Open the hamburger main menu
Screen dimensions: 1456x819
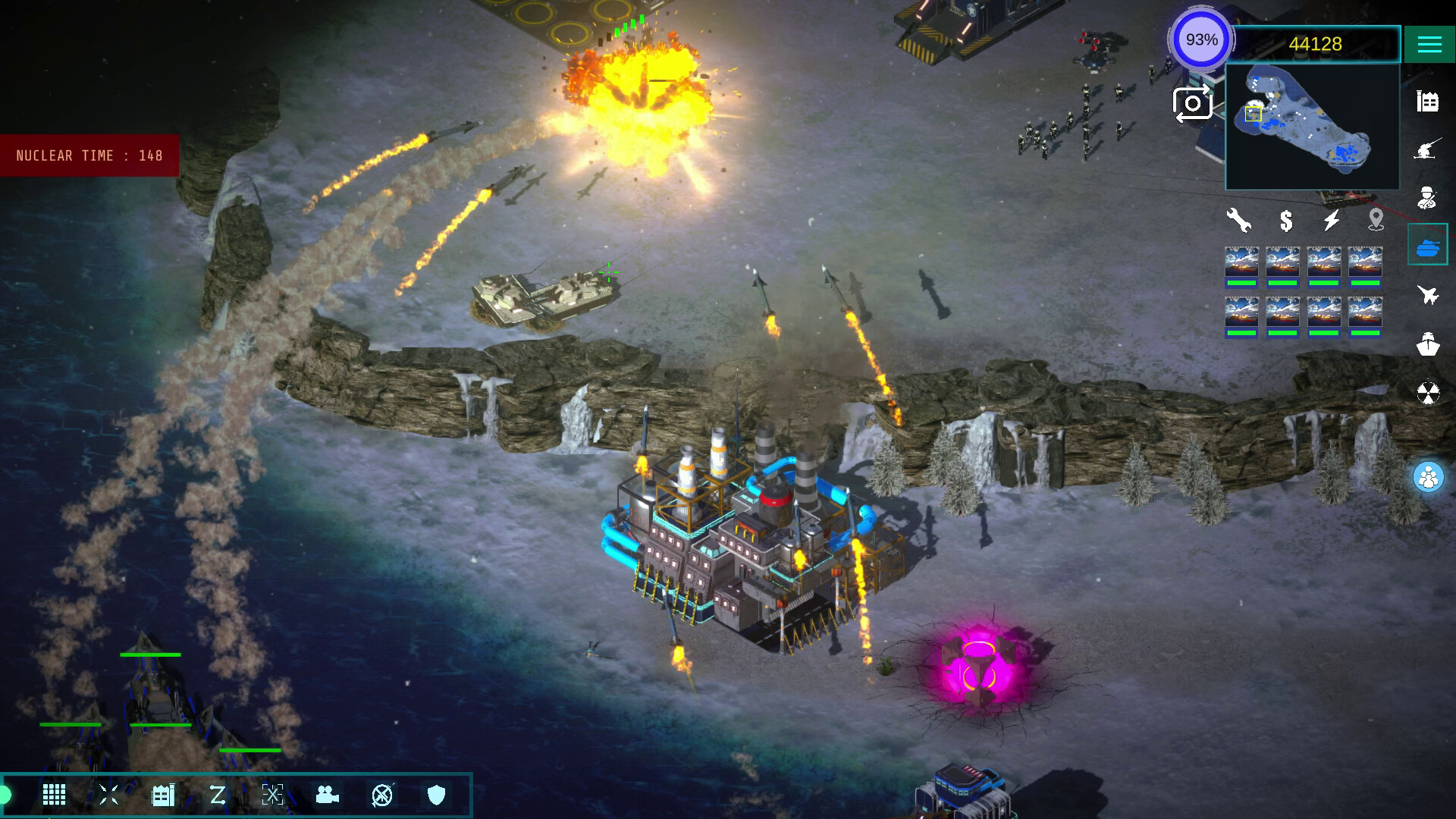(x=1429, y=44)
